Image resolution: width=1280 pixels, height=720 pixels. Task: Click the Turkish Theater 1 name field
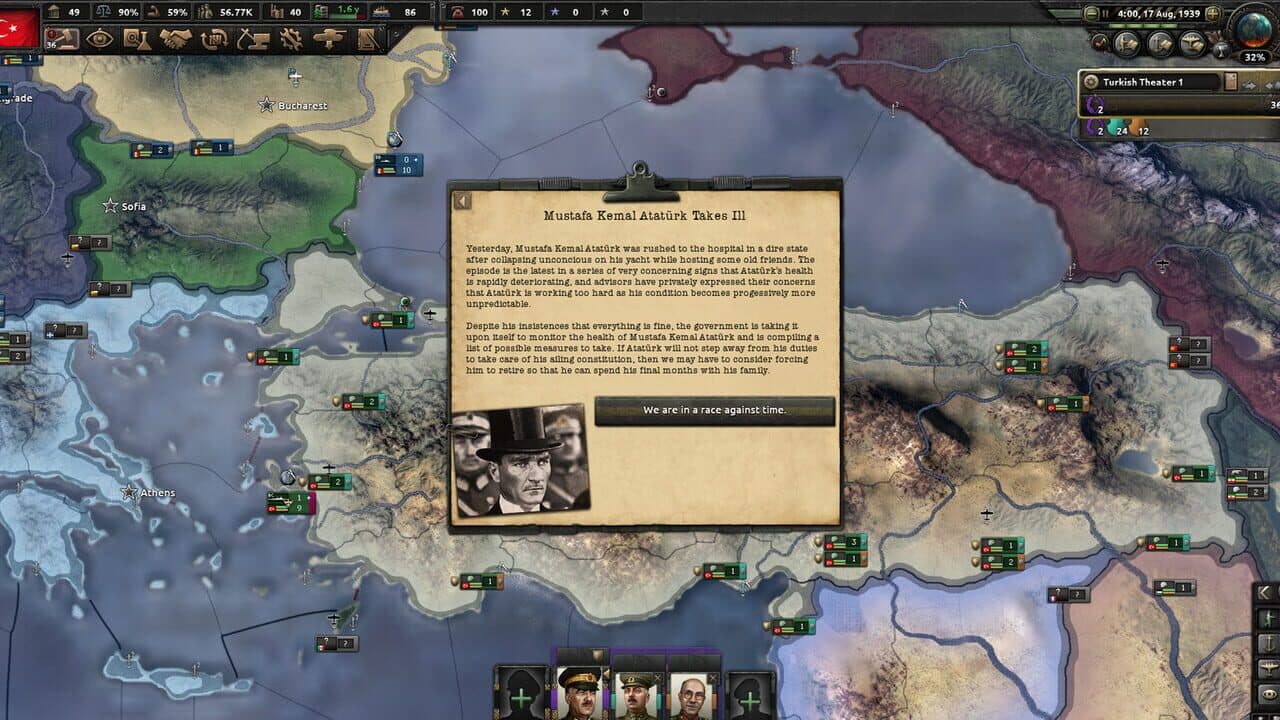click(1160, 82)
